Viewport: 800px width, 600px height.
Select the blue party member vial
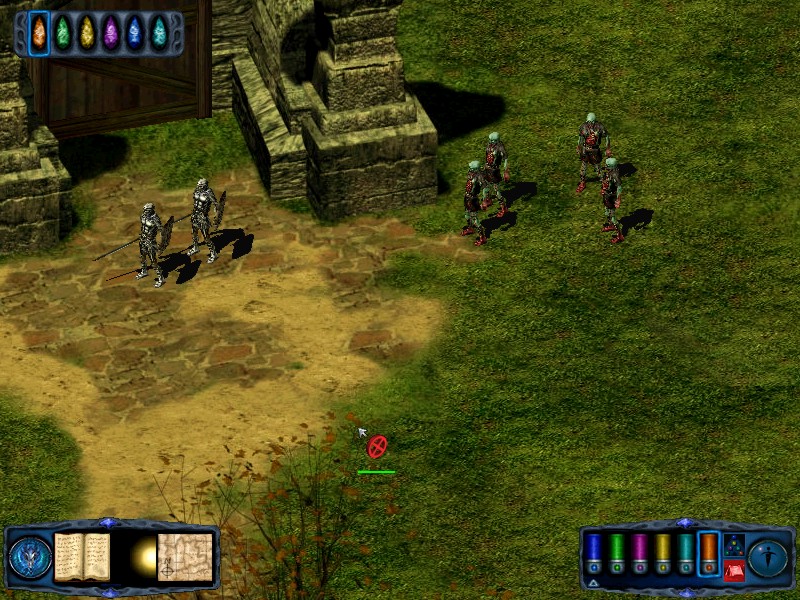[593, 554]
